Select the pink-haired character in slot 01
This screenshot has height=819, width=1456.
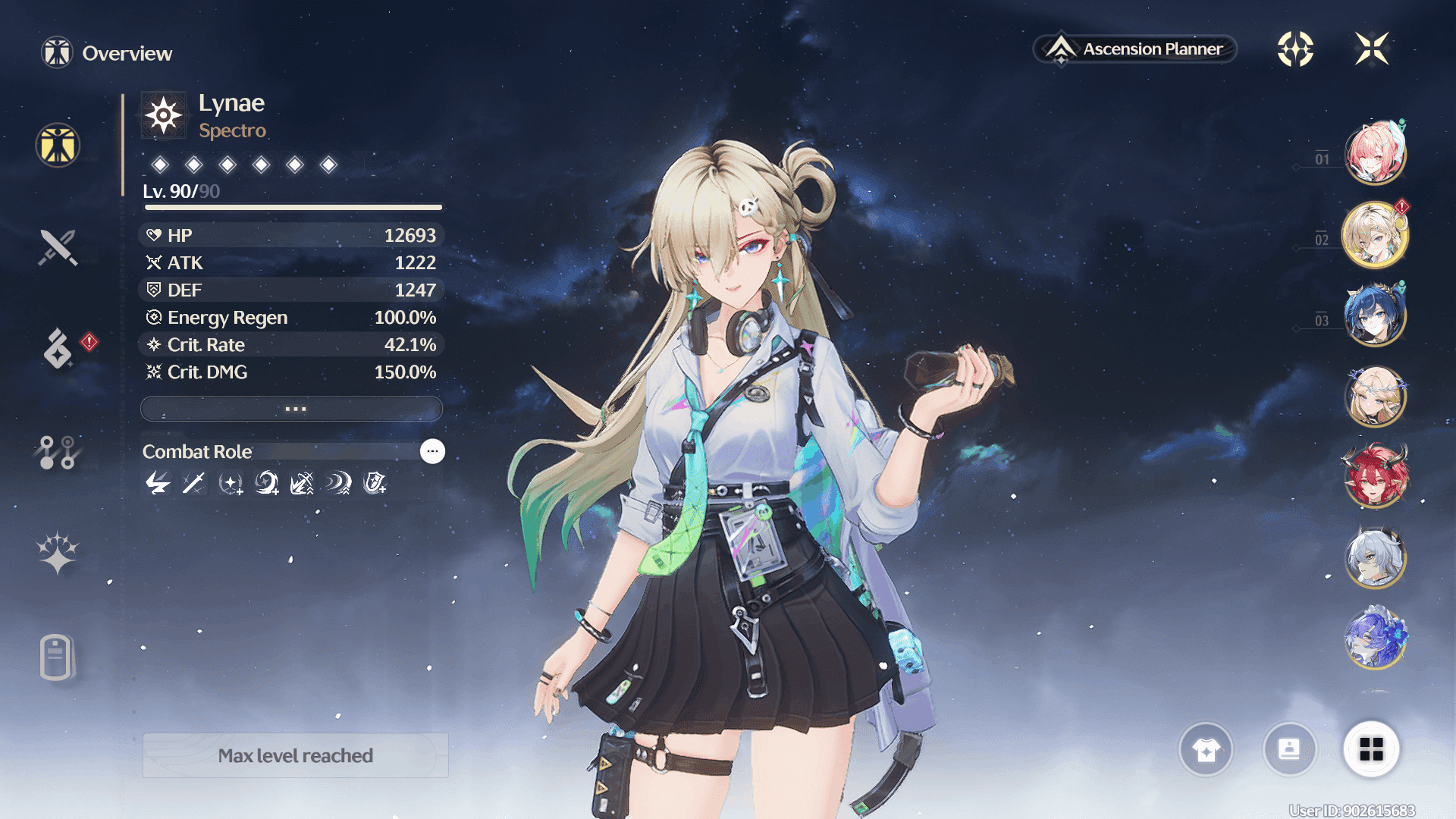[1375, 153]
